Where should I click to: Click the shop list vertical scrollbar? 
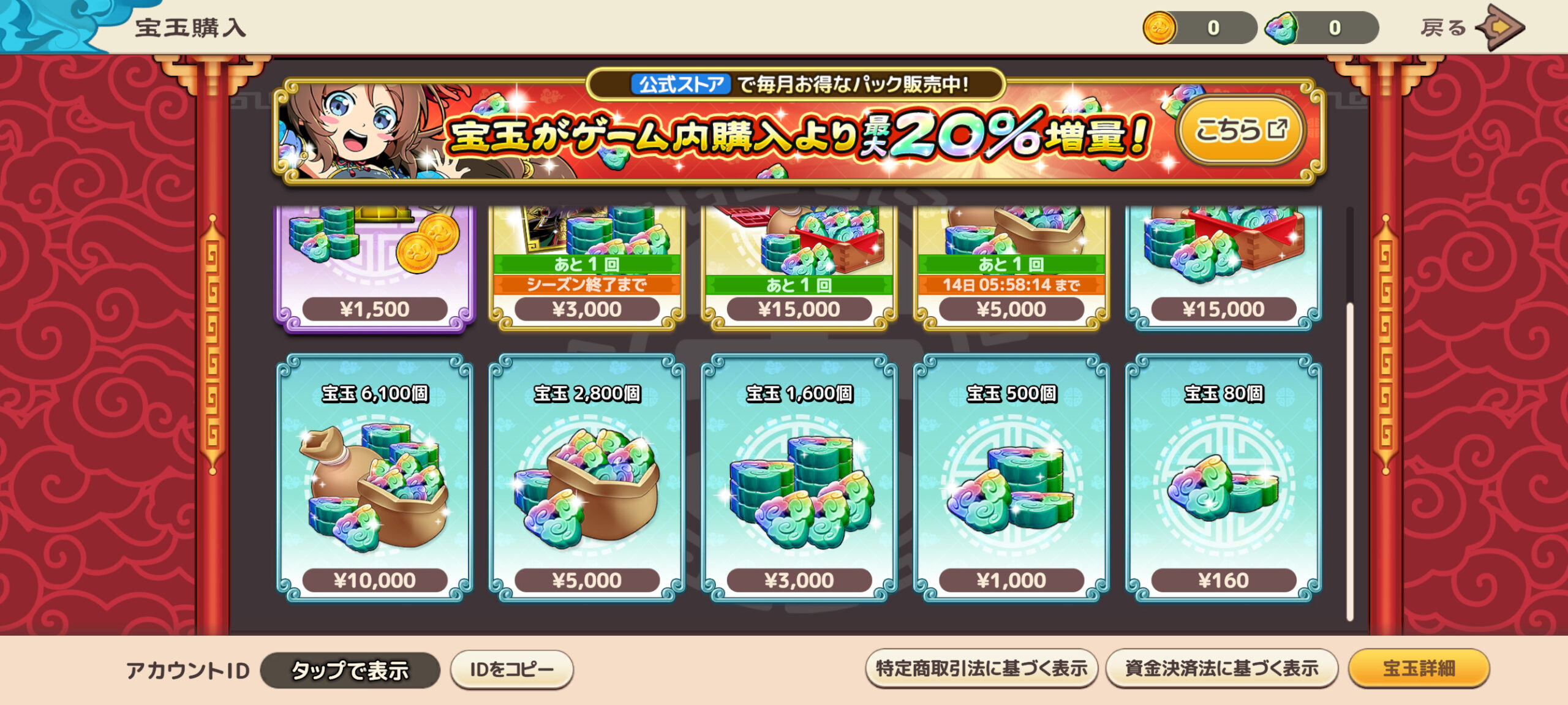(x=1349, y=459)
